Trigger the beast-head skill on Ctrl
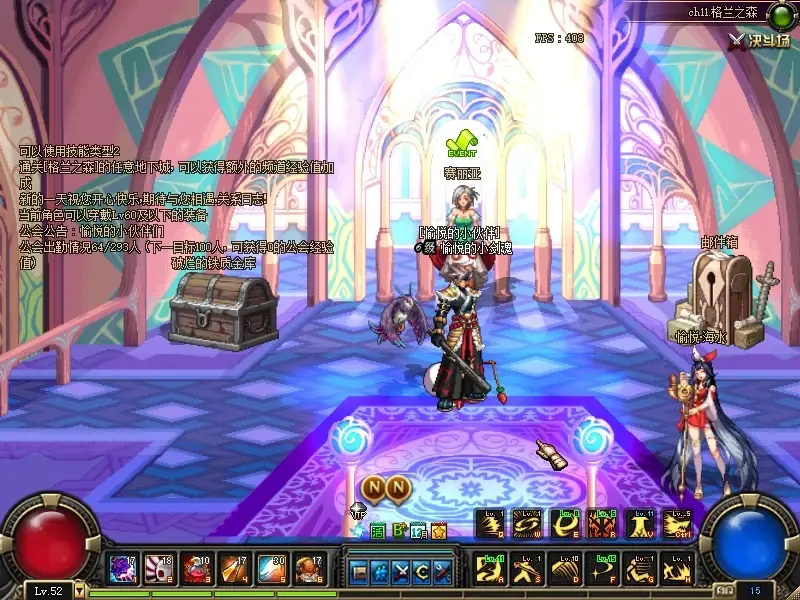The width and height of the screenshot is (800, 600). click(676, 523)
